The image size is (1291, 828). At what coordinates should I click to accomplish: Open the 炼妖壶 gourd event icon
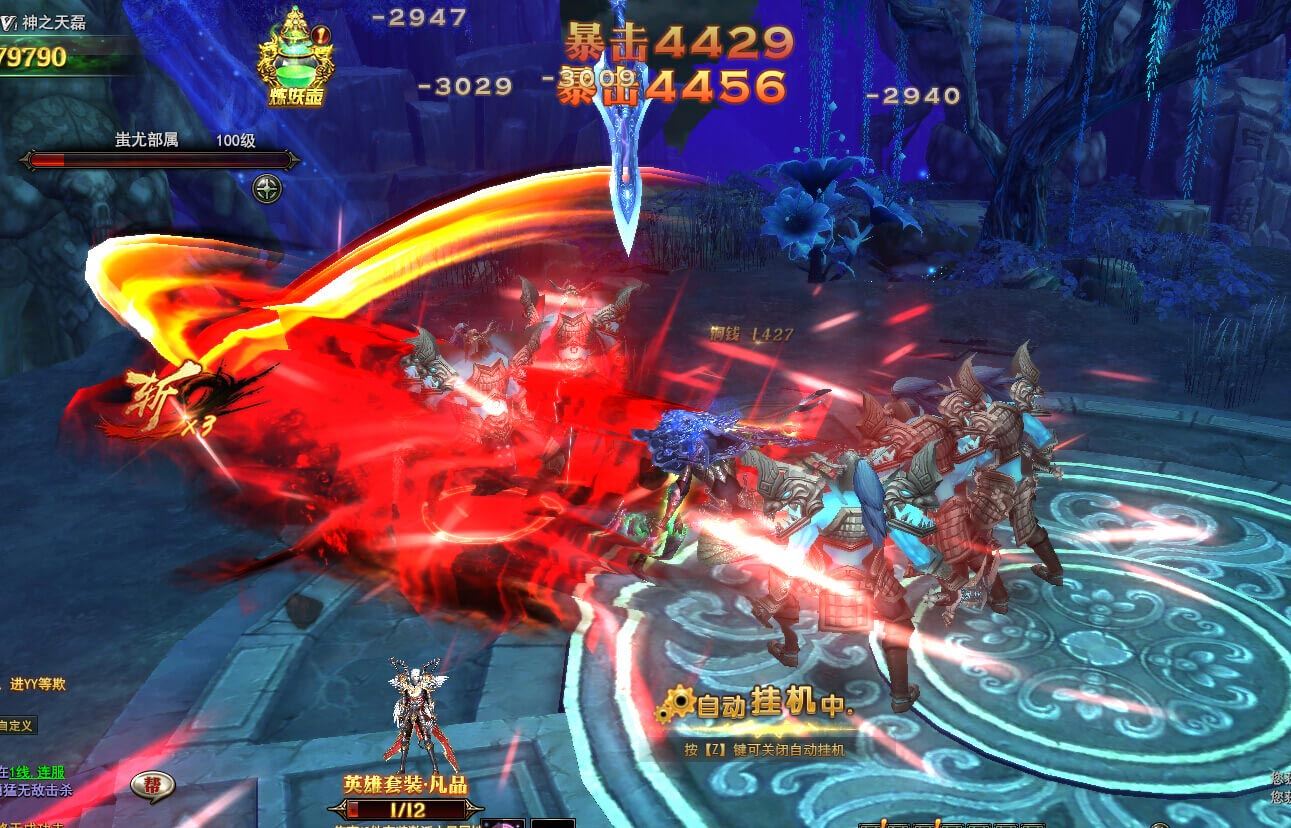[x=294, y=58]
